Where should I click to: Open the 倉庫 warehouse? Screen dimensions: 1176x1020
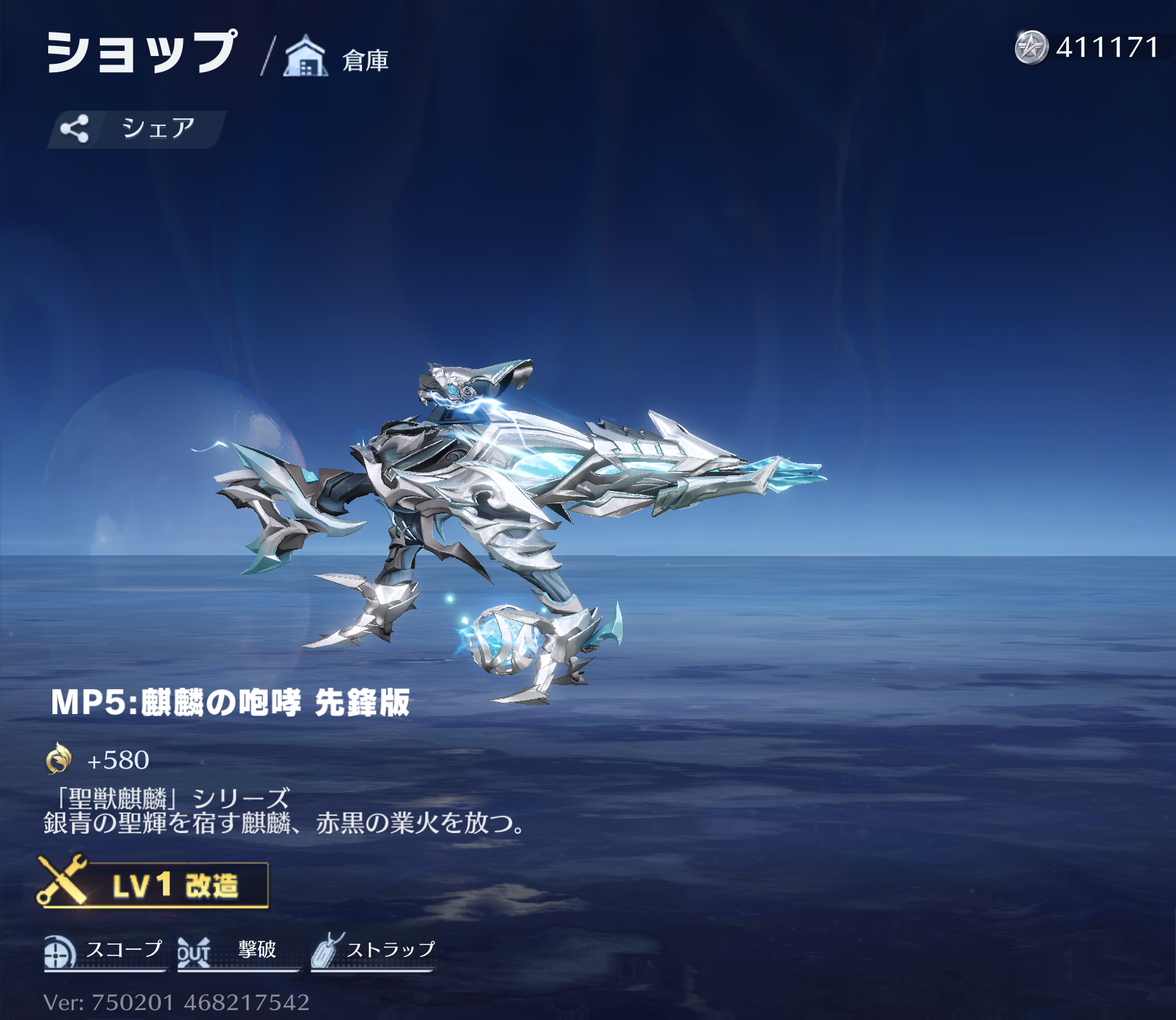click(337, 58)
